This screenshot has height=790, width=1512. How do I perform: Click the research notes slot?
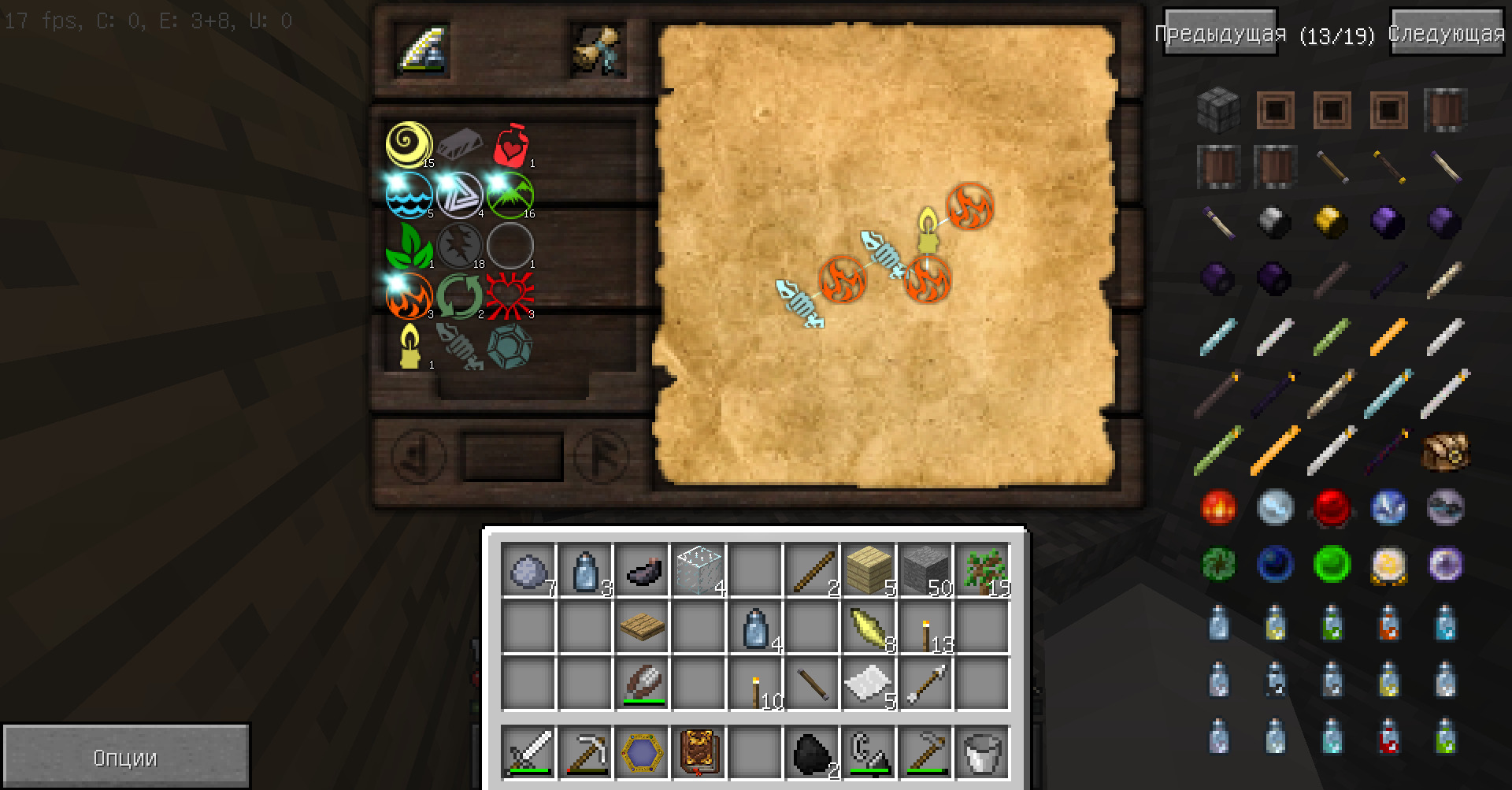pyautogui.click(x=598, y=50)
